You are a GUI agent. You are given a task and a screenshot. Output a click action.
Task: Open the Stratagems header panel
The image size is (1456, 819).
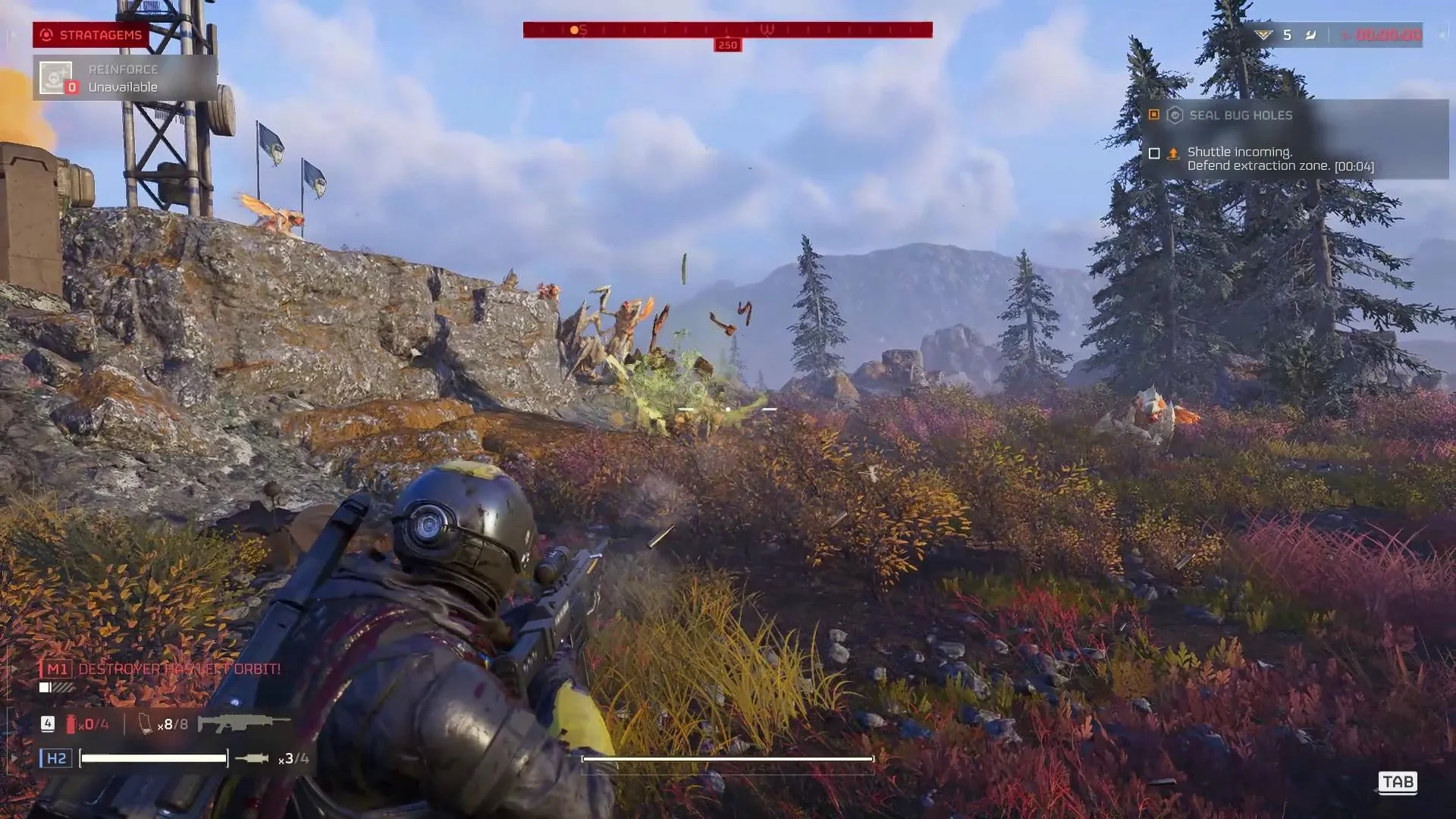pos(91,35)
